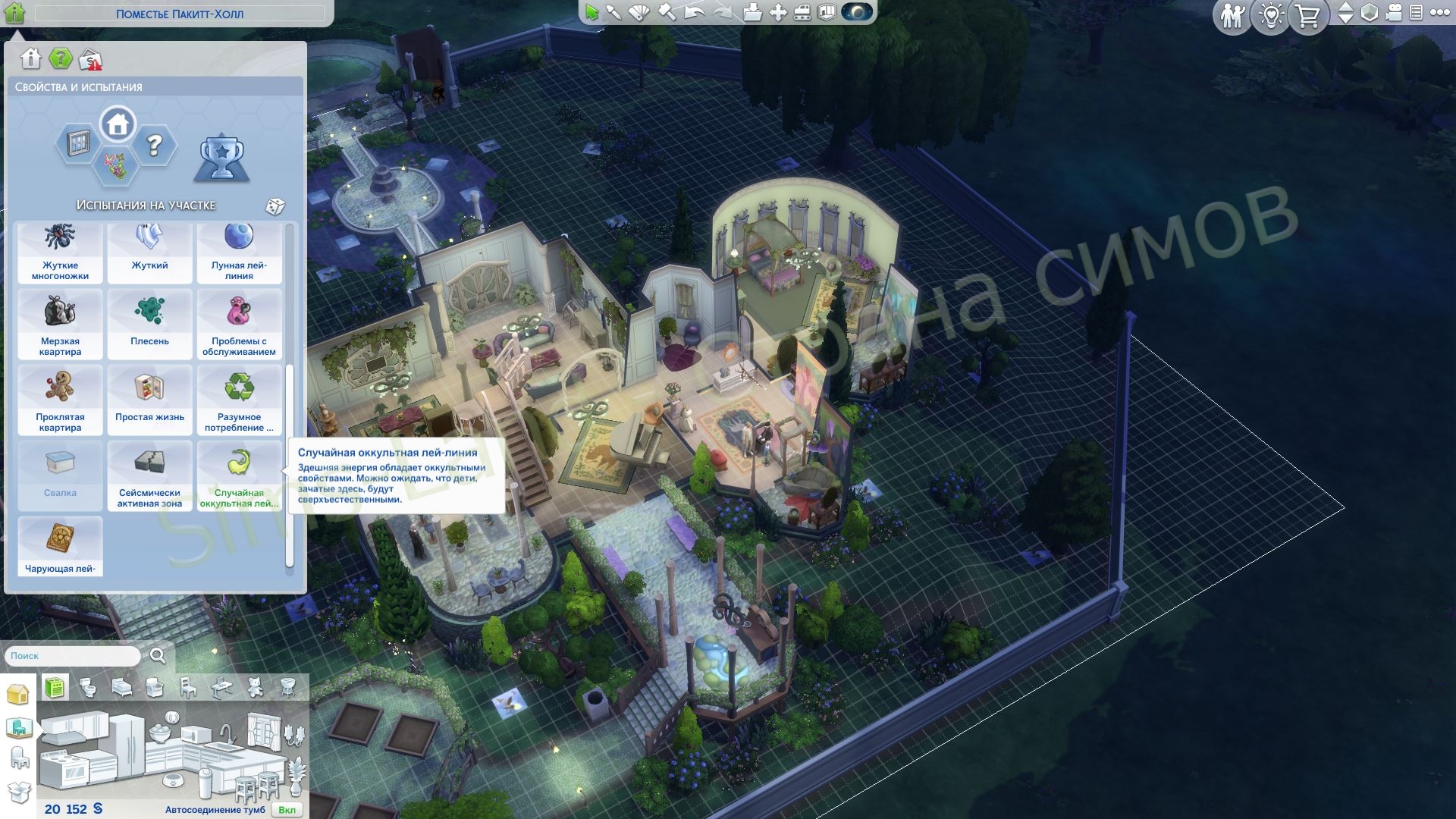Select the Проклятая квартира challenge tile
This screenshot has height=819, width=1456.
click(60, 400)
